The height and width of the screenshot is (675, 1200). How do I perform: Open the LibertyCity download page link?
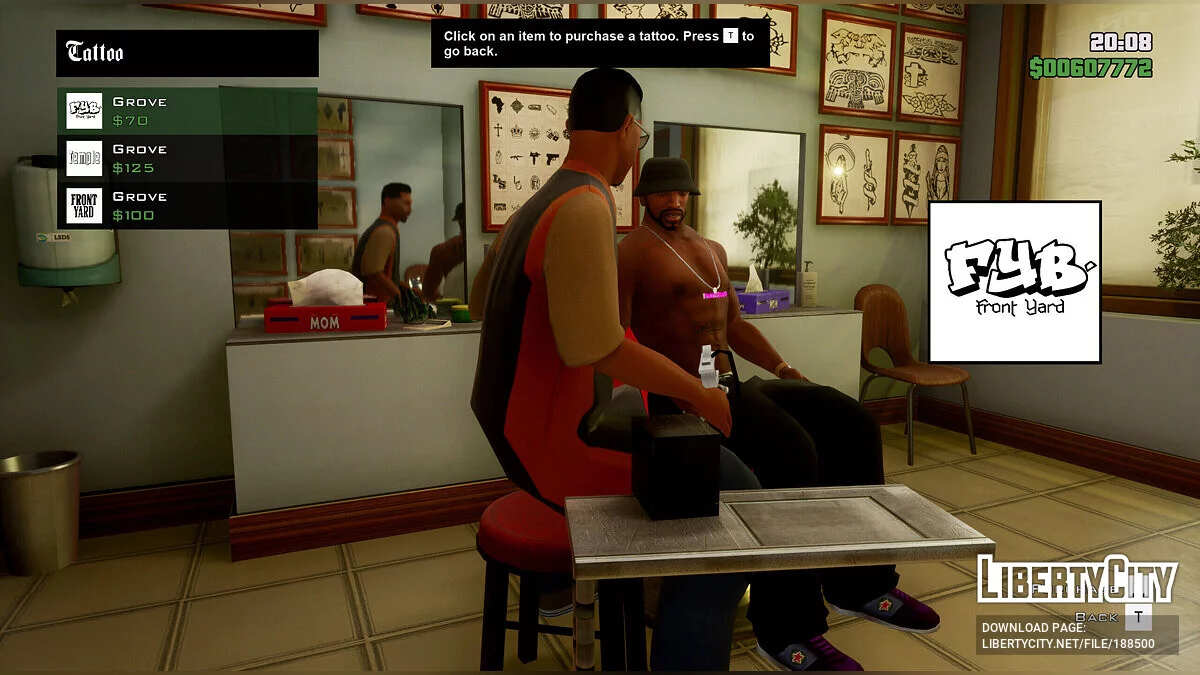[1067, 636]
